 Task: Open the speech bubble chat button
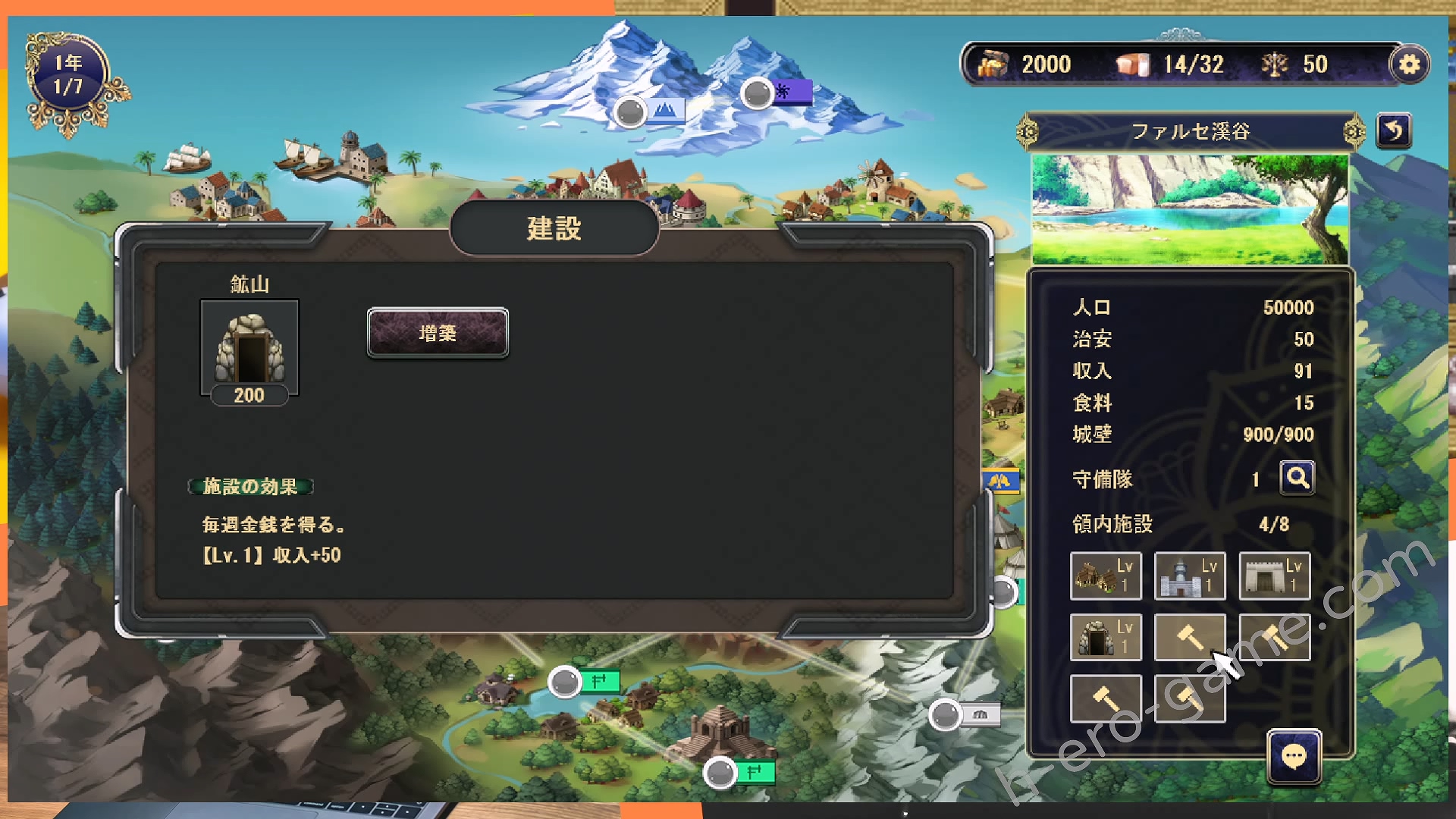1294,756
